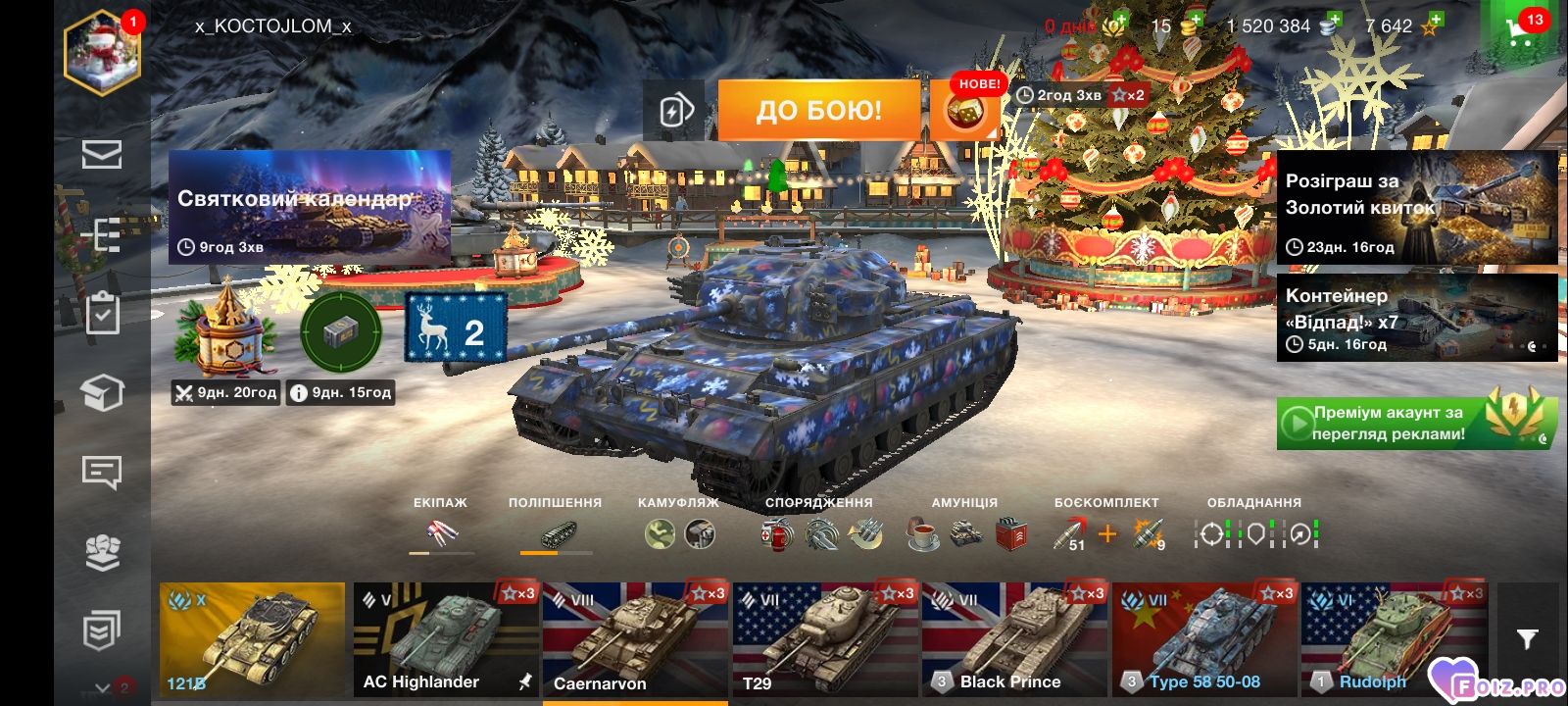This screenshot has height=706, width=1568.
Task: Open the chat speech bubble icon
Action: [x=102, y=474]
